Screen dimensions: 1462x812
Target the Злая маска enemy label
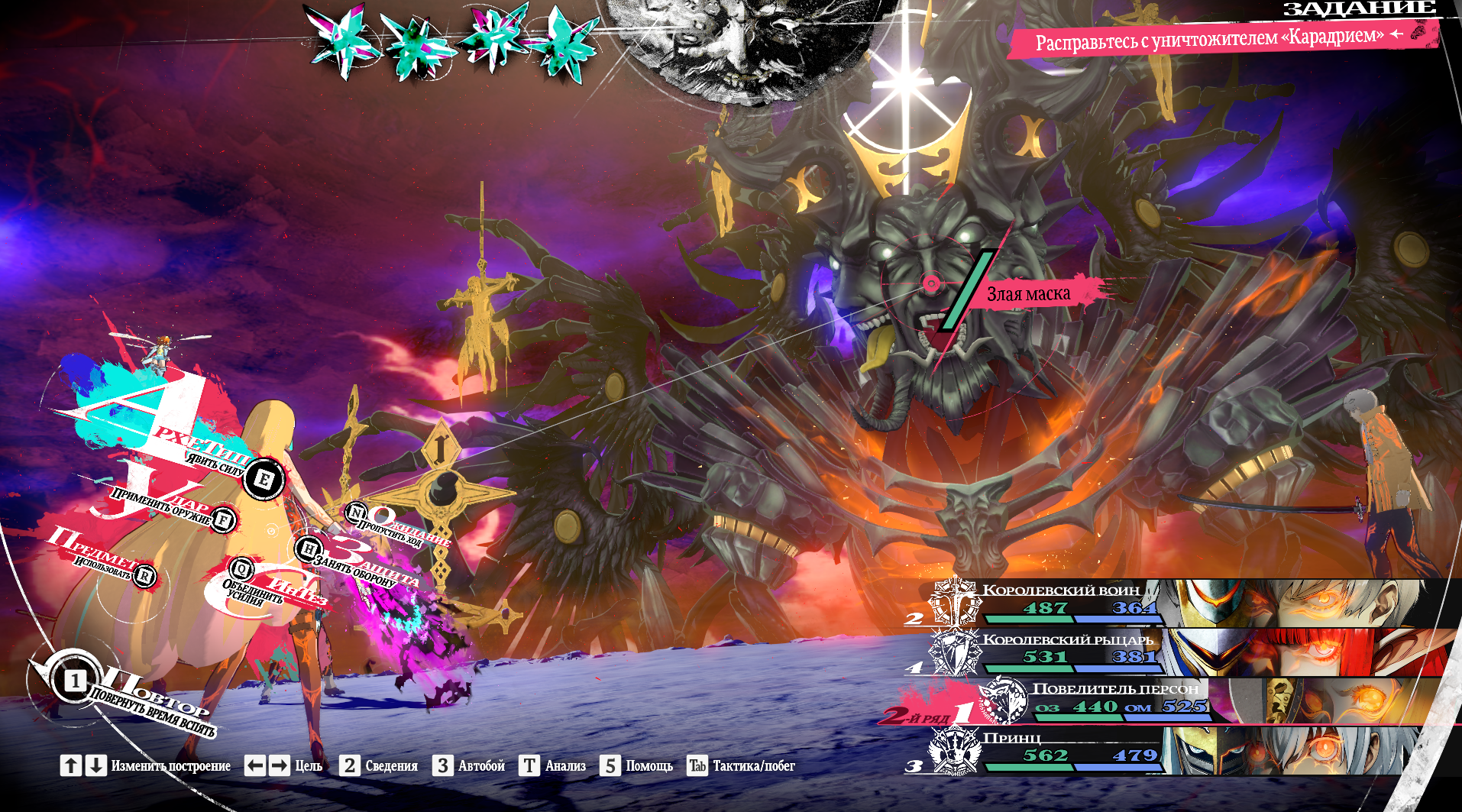click(1028, 294)
